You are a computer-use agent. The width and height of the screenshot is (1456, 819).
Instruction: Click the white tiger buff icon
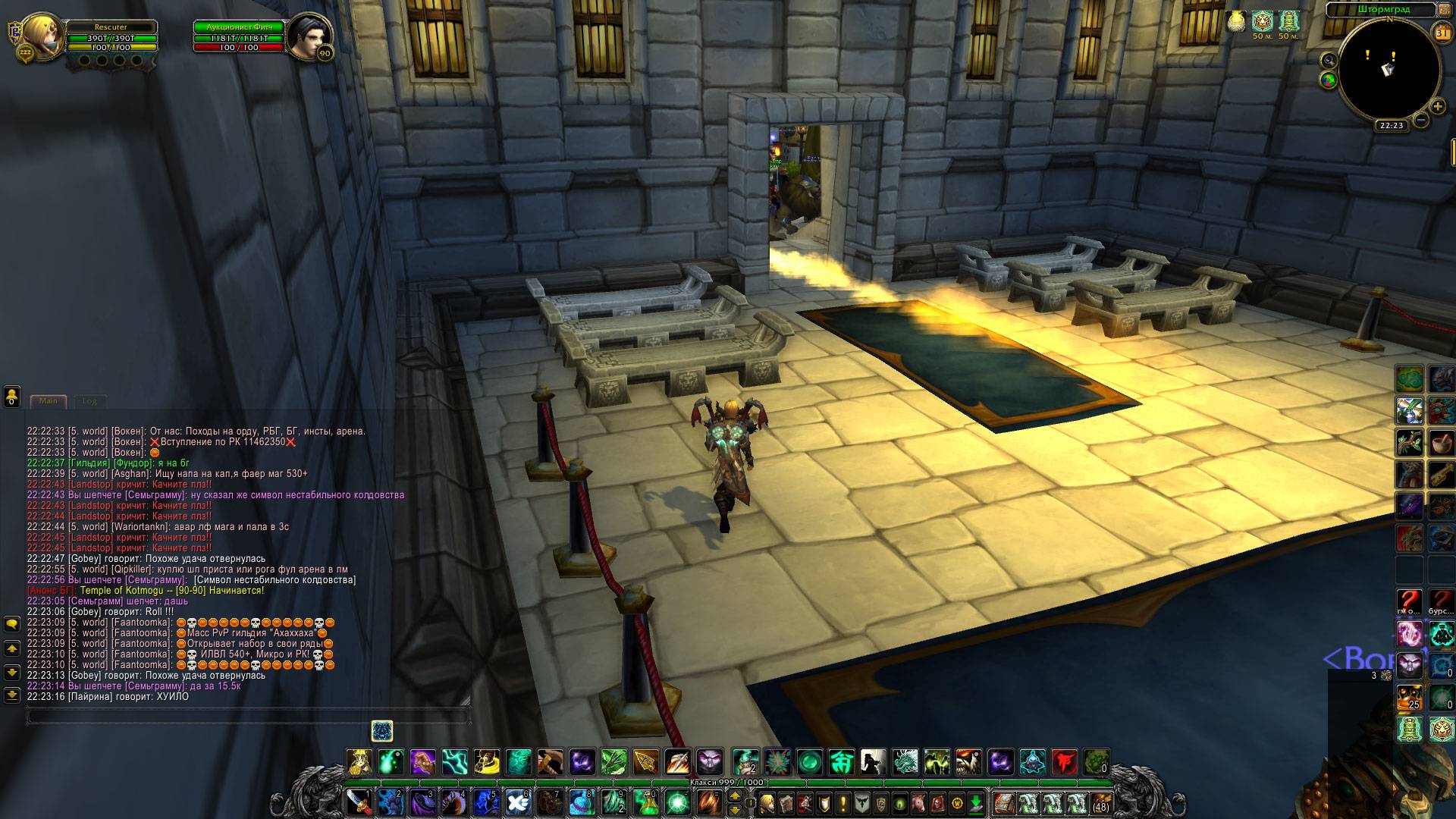(x=1261, y=21)
